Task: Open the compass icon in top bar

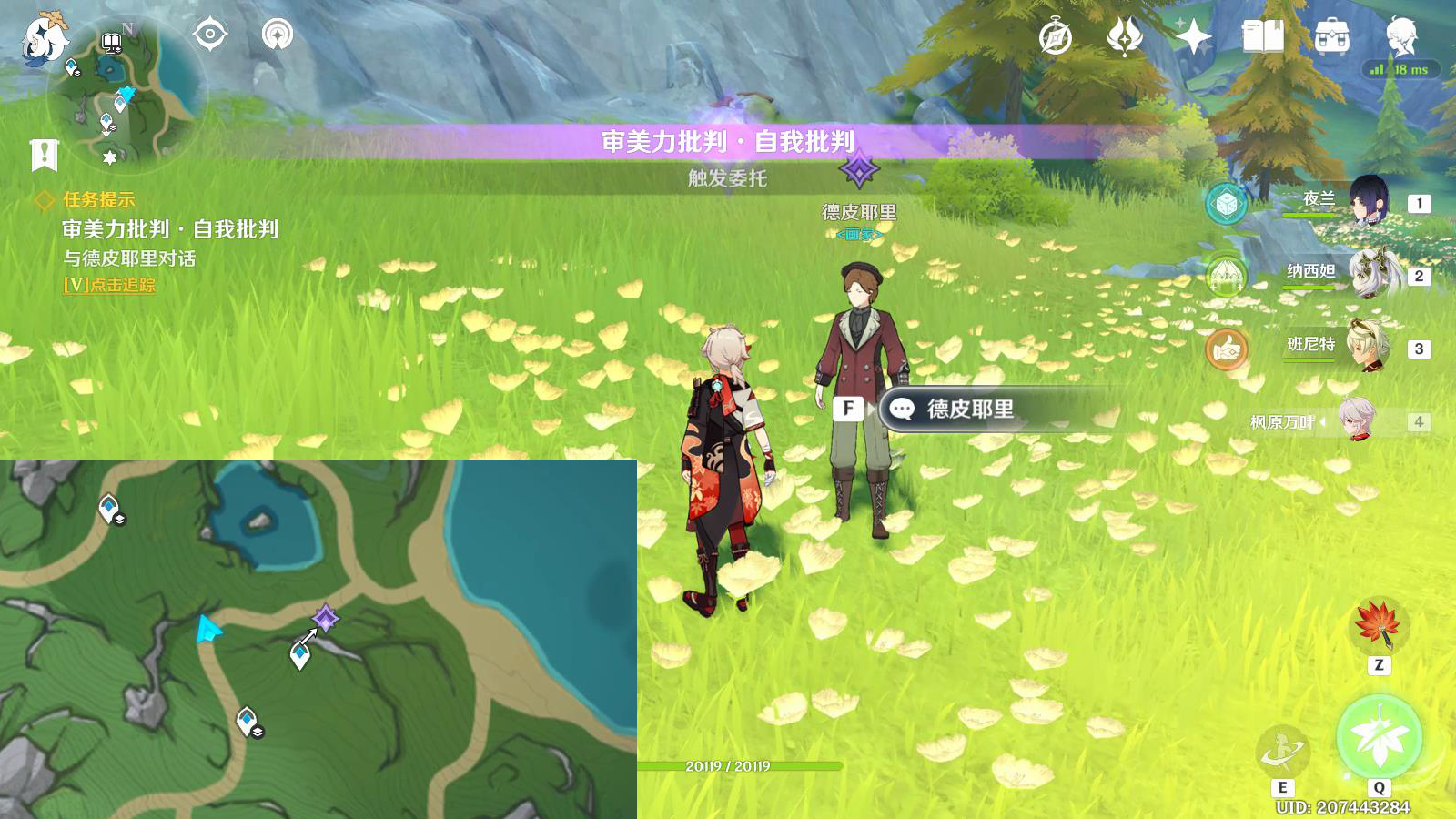Action: click(1056, 38)
